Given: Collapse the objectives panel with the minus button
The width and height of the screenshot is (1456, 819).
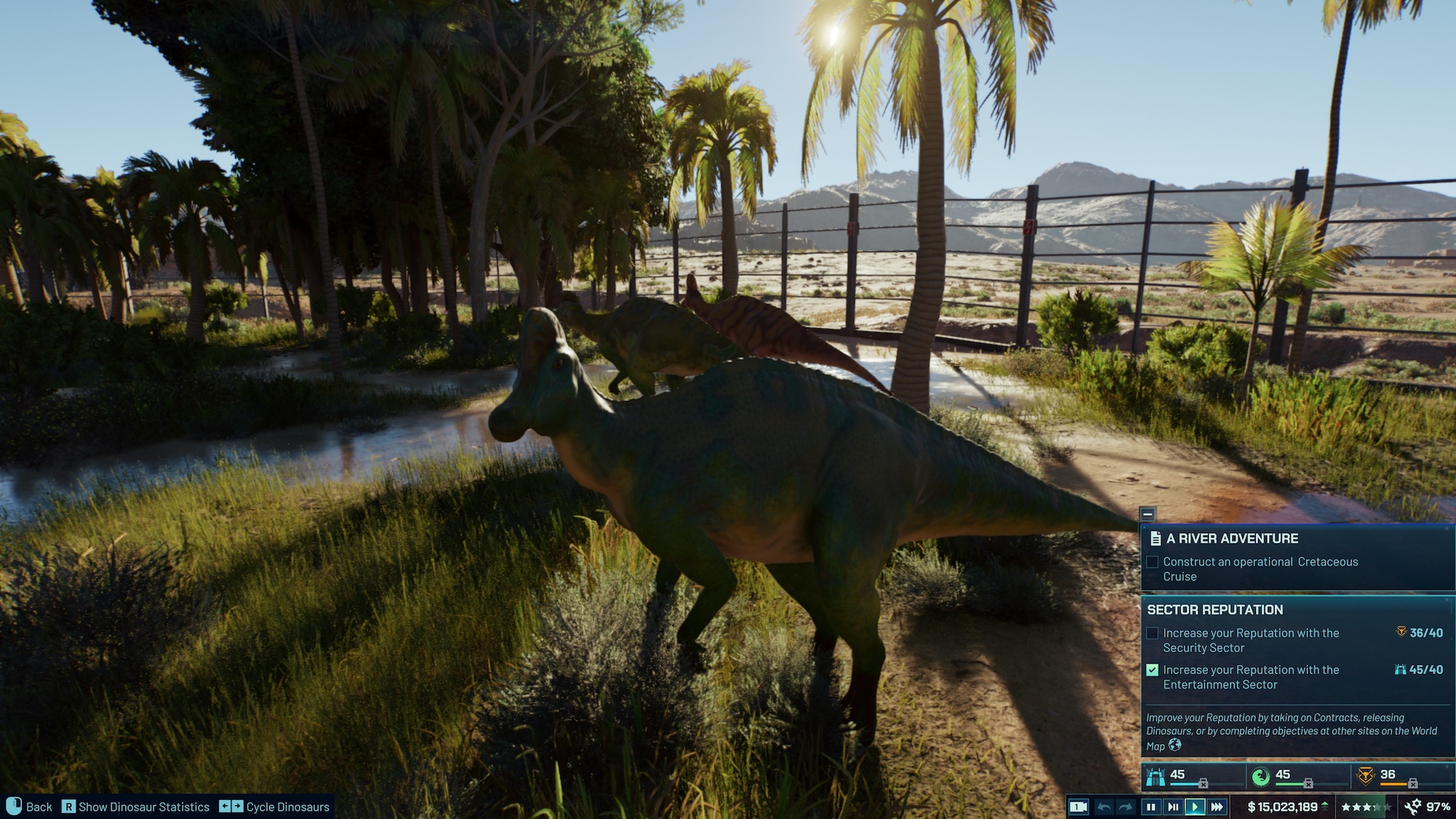Looking at the screenshot, I should click(1150, 513).
